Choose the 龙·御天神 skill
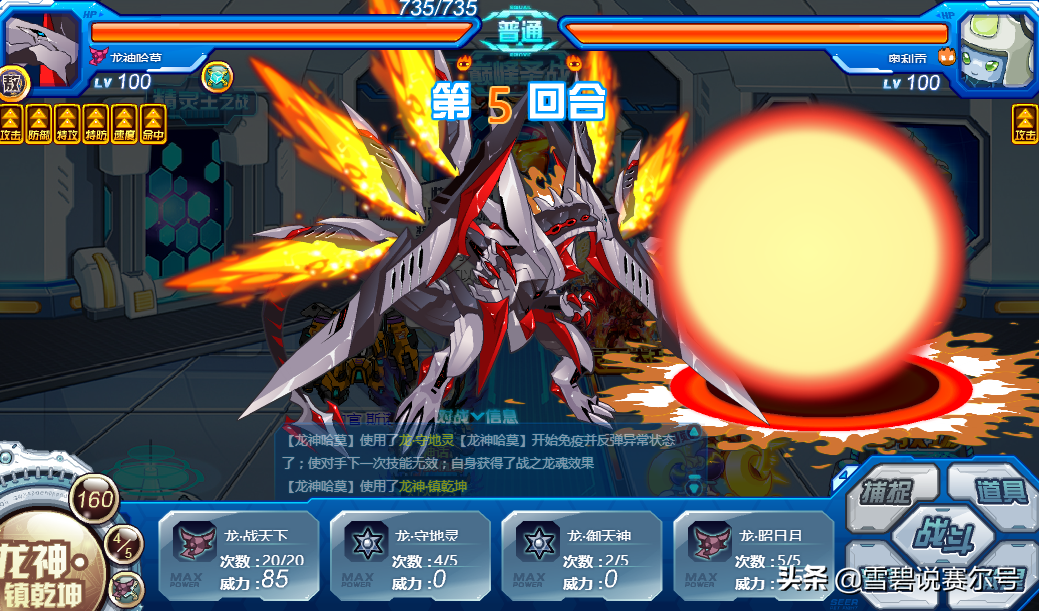Screen dimensions: 1039x611 [x=582, y=557]
